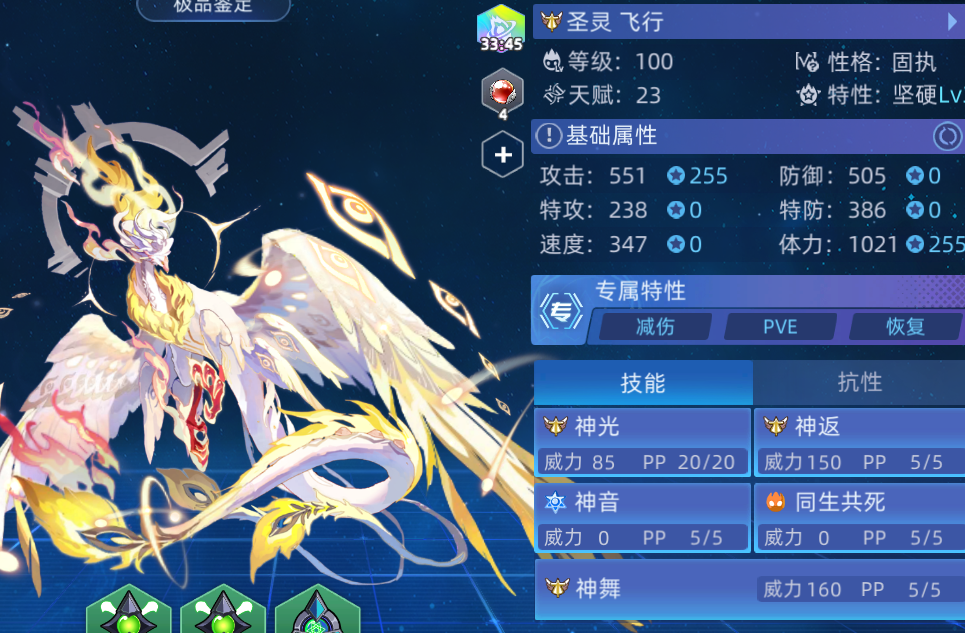Open the 神舞 skill row

pos(750,589)
